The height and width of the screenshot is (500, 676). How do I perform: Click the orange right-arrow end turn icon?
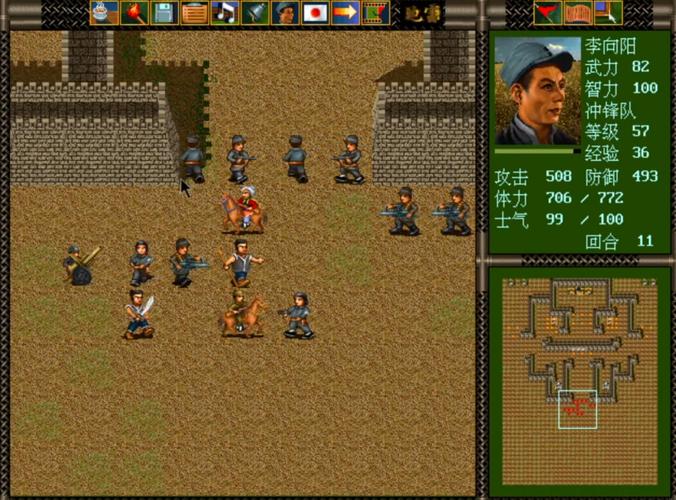[x=346, y=13]
